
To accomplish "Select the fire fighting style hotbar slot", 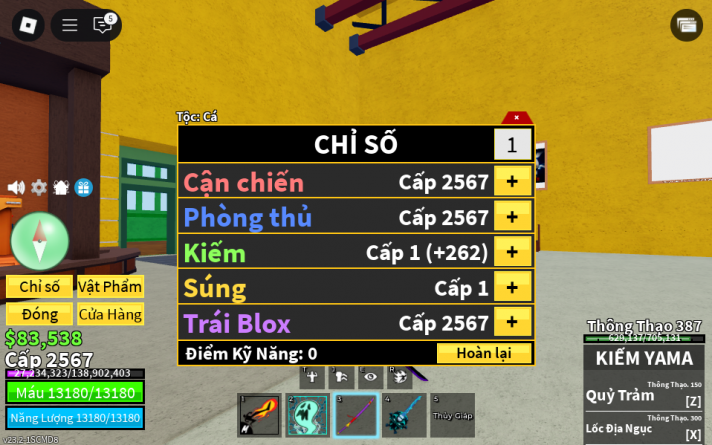I will click(x=259, y=415).
